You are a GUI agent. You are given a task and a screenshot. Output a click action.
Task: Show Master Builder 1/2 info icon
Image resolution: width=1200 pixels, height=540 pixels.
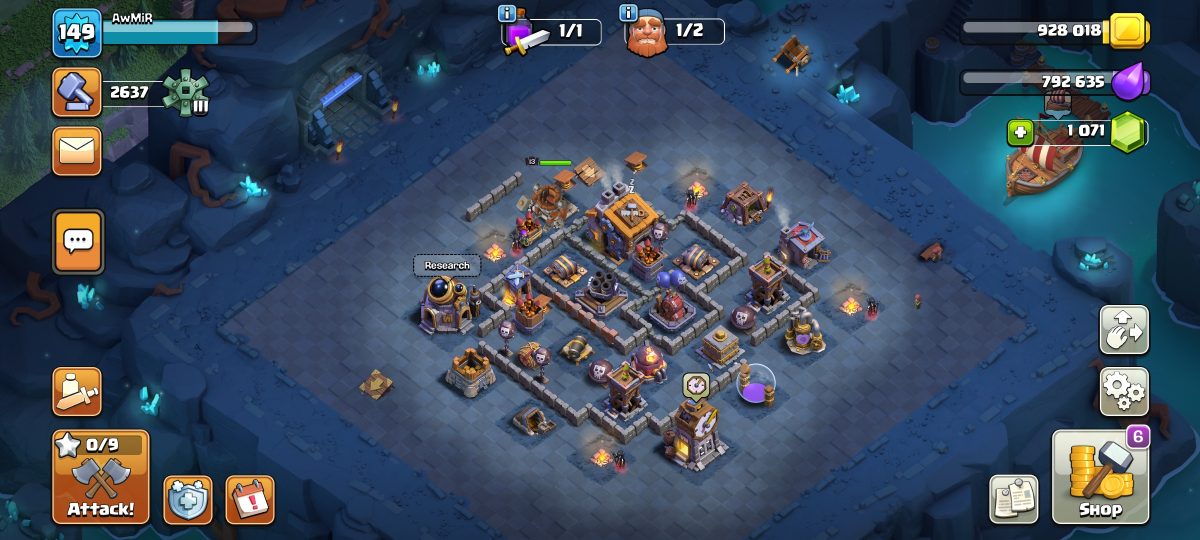point(628,13)
